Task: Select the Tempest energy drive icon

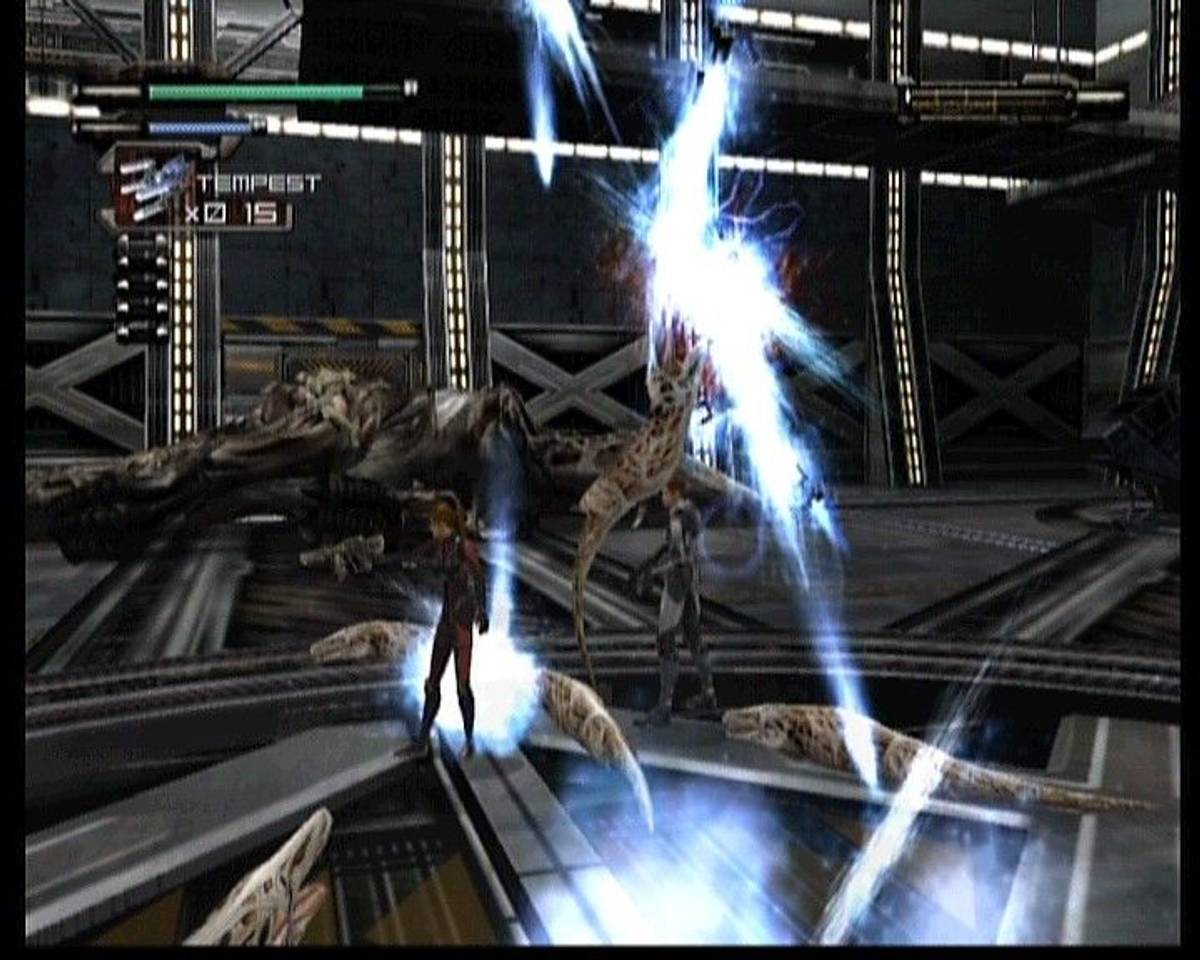Action: pos(153,185)
